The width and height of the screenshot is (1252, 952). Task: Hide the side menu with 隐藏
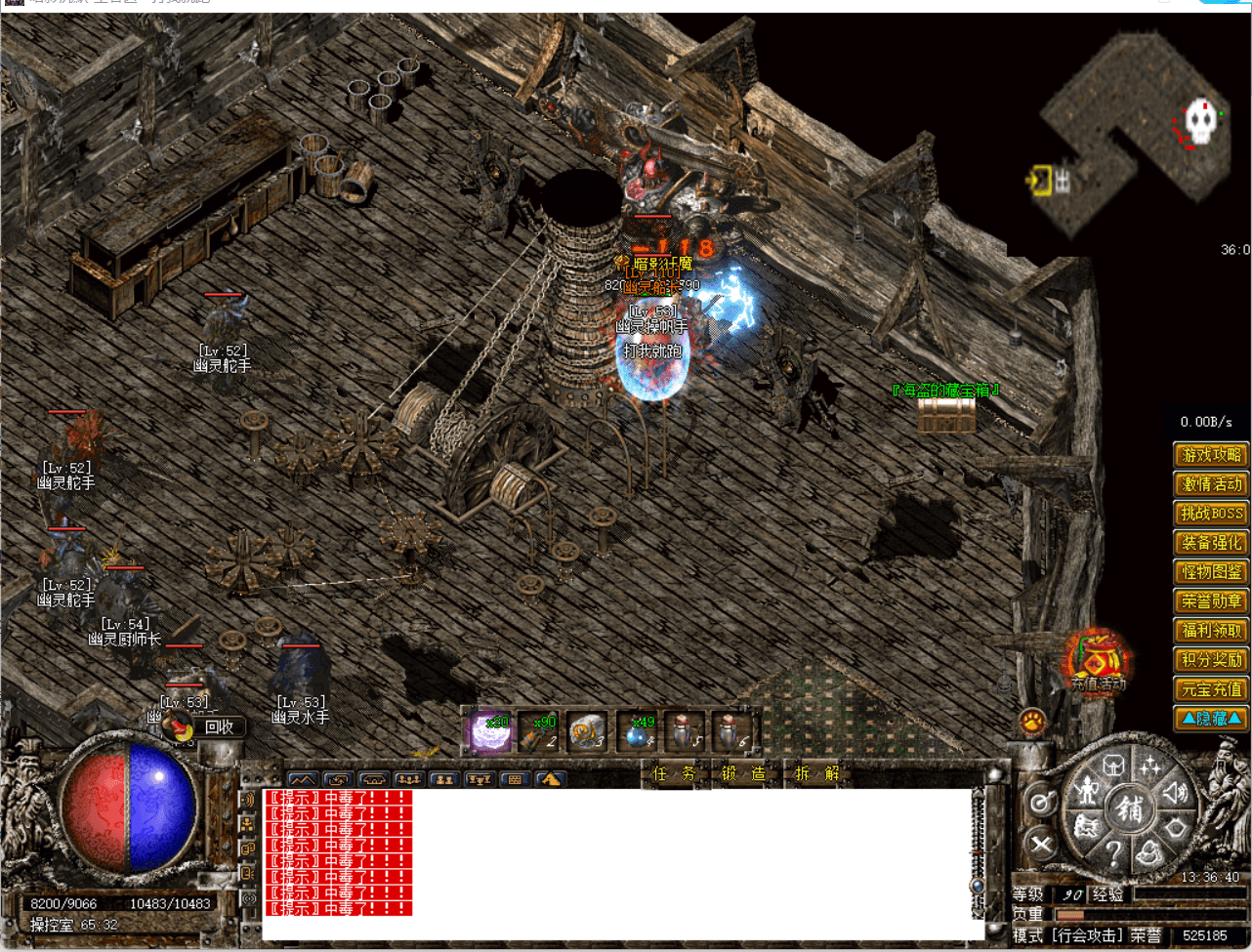click(x=1211, y=719)
